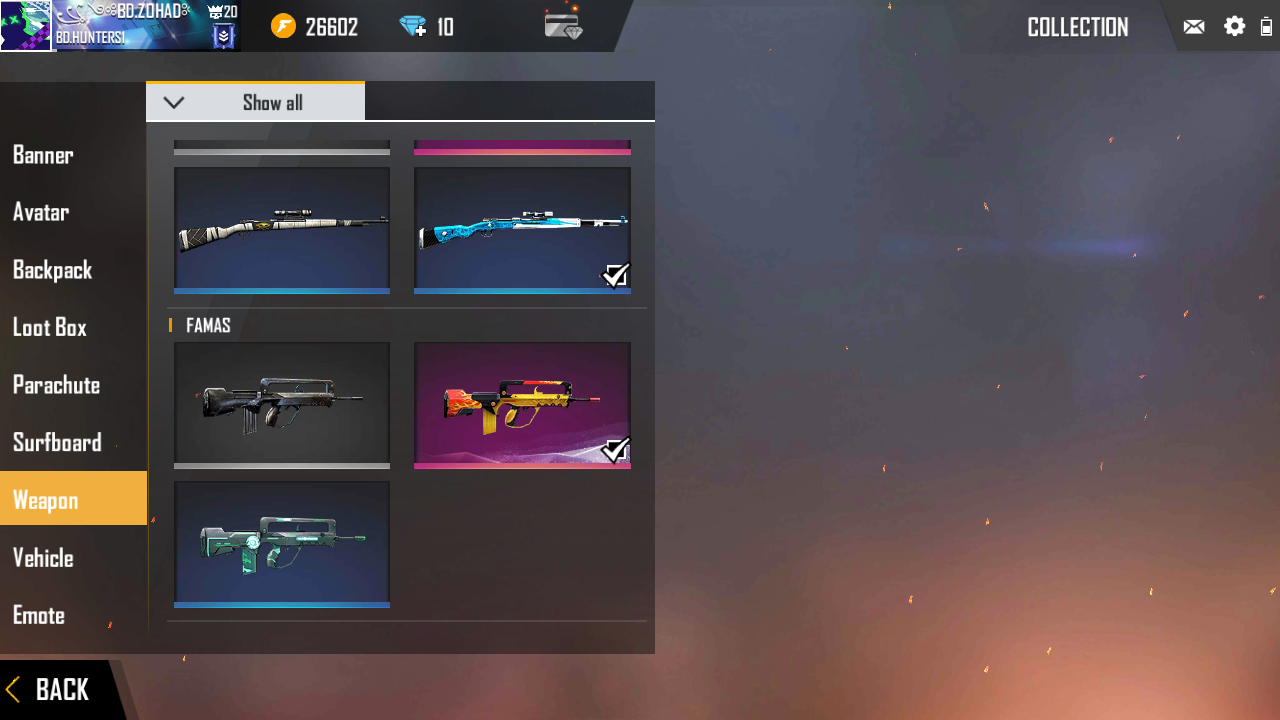This screenshot has height=720, width=1280.
Task: Open the settings gear icon
Action: point(1234,26)
